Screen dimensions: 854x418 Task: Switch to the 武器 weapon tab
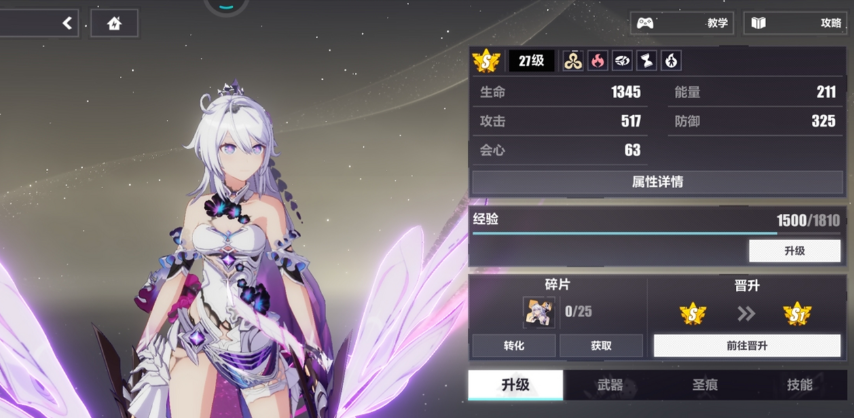pos(609,385)
